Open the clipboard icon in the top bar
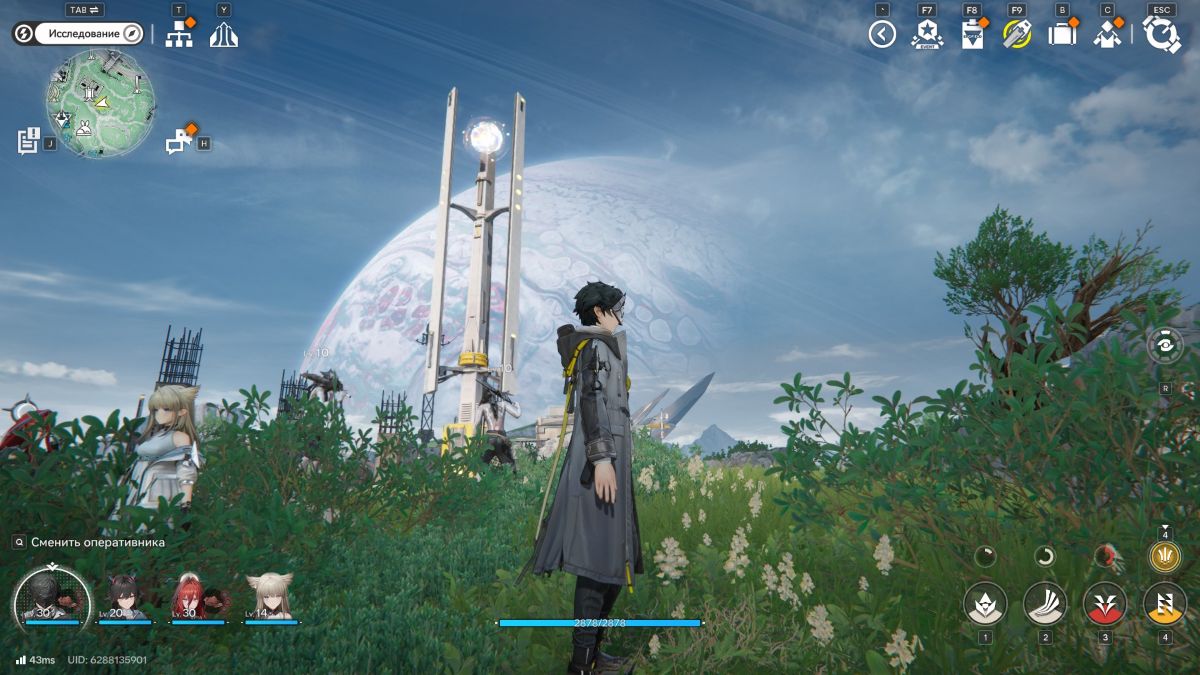The height and width of the screenshot is (675, 1200). coord(972,34)
